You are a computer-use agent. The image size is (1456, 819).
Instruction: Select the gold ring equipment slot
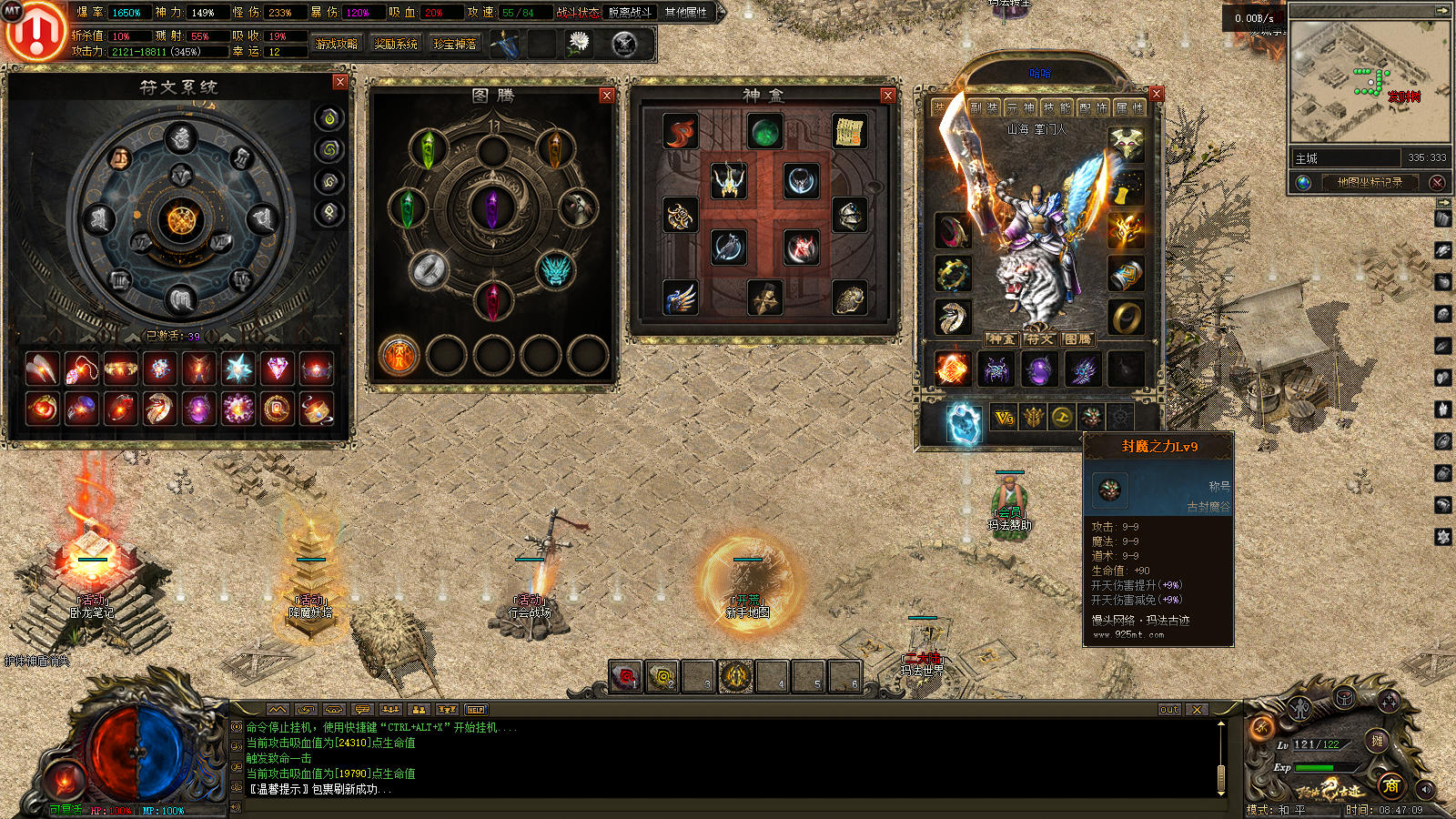[1126, 318]
